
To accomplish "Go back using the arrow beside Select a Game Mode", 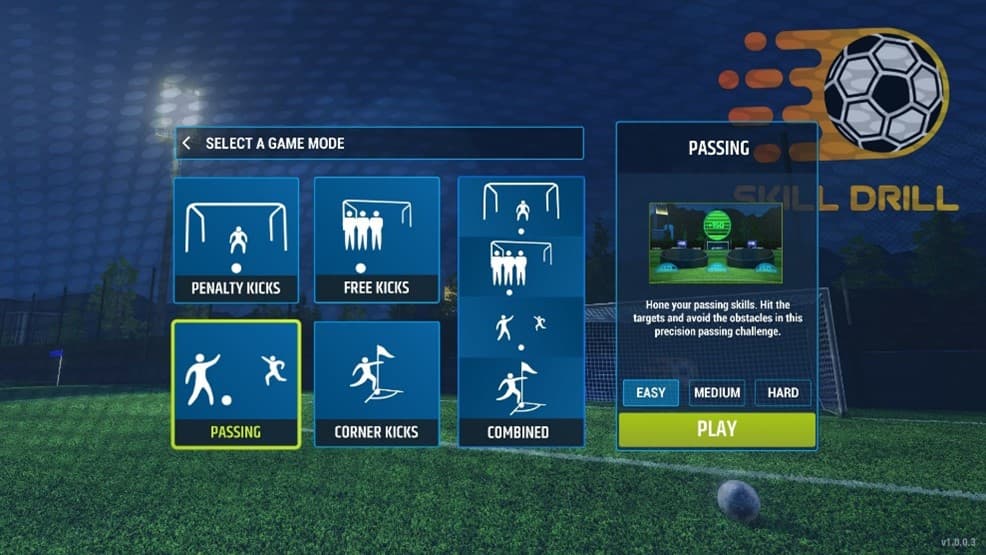I will click(x=187, y=143).
